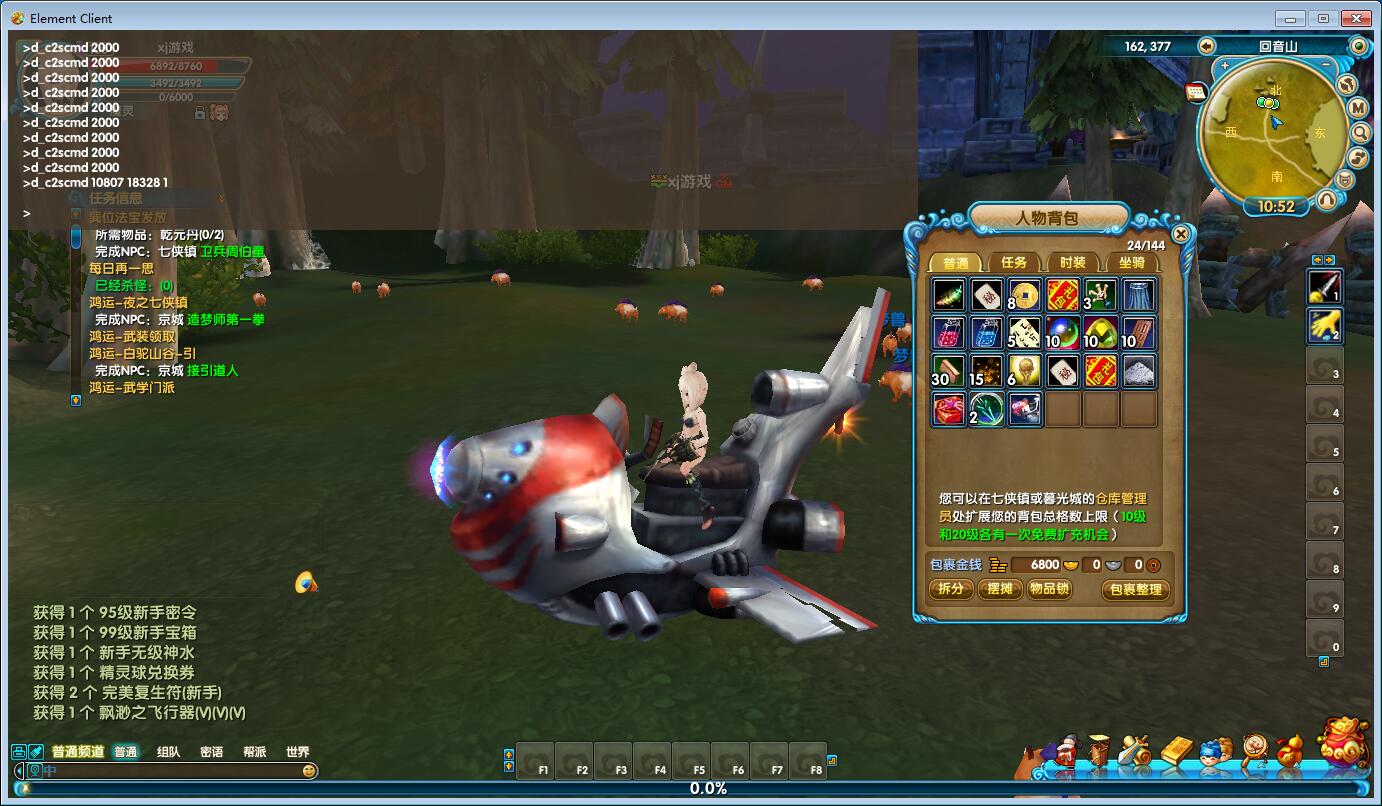Open the 摆摊 stall button
Image resolution: width=1382 pixels, height=806 pixels.
(x=1000, y=589)
